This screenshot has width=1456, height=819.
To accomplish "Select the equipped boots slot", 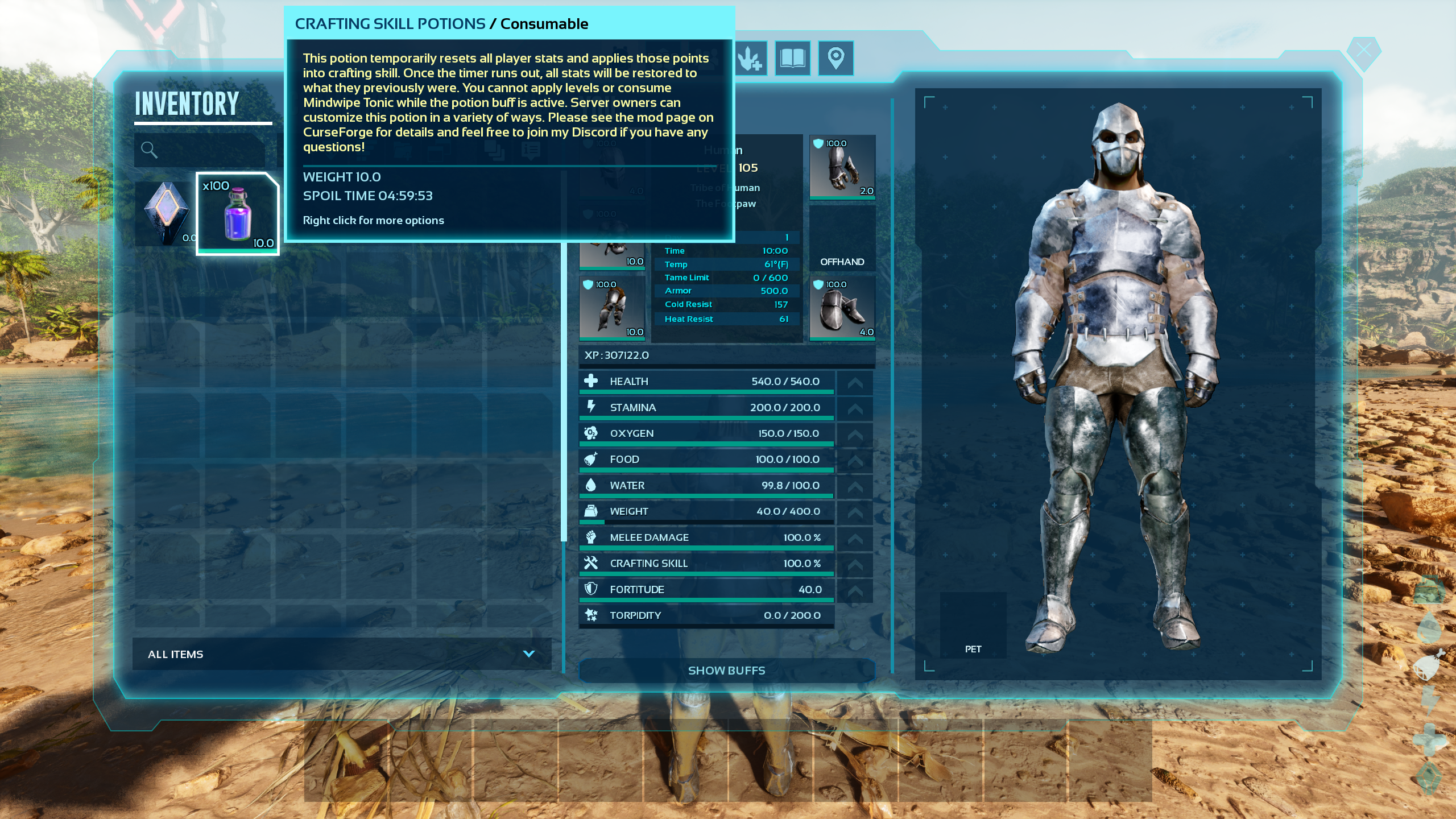I will [842, 308].
